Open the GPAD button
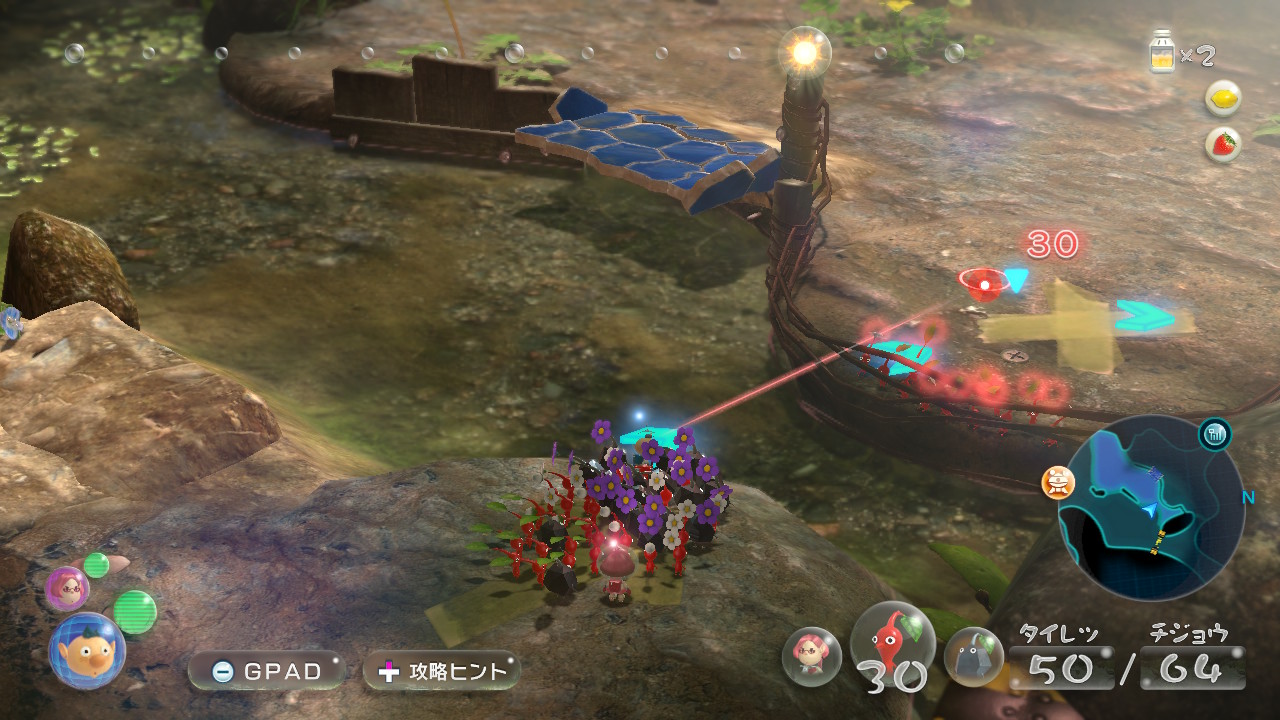 click(265, 671)
